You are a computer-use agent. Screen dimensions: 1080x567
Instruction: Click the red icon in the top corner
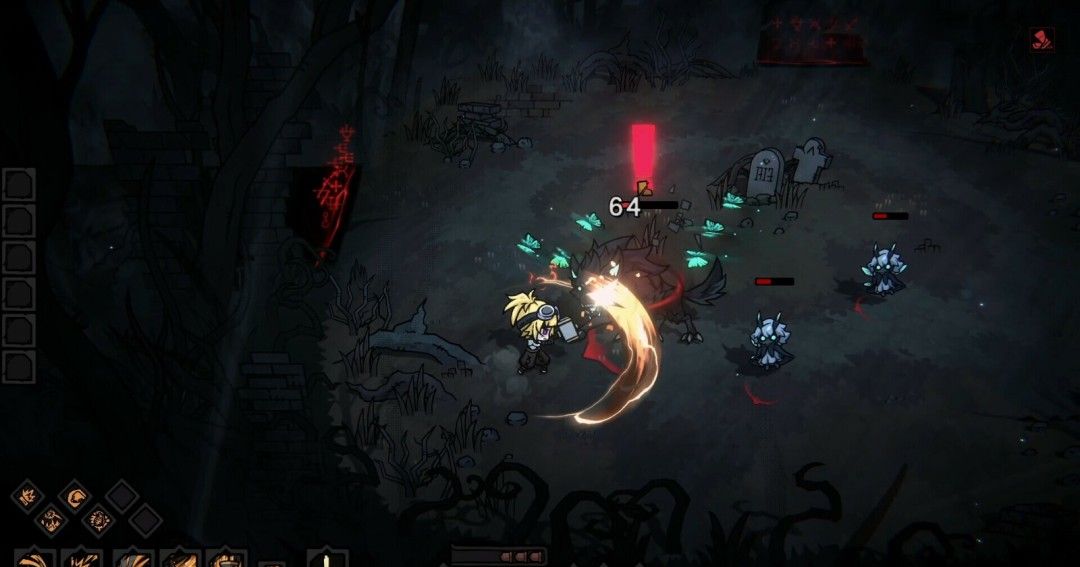tap(1041, 39)
